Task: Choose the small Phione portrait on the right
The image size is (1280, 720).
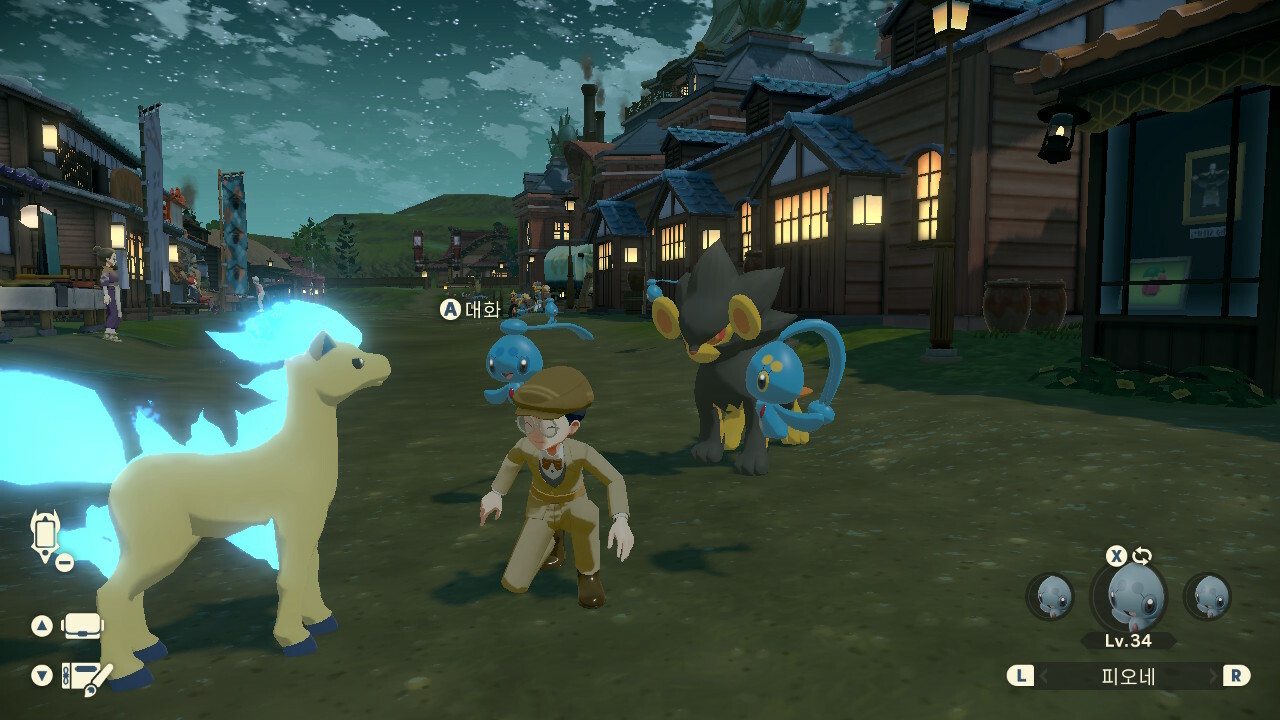Action: click(x=1207, y=596)
